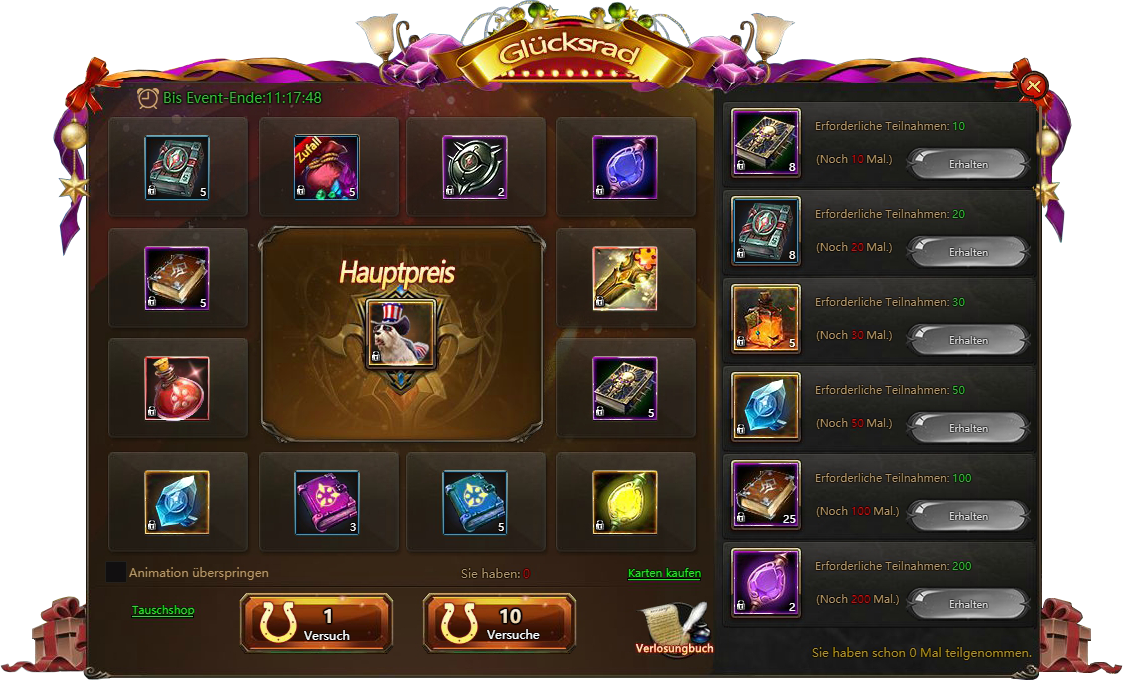
Task: Select the golden sparkling weapon prize
Action: [x=625, y=278]
